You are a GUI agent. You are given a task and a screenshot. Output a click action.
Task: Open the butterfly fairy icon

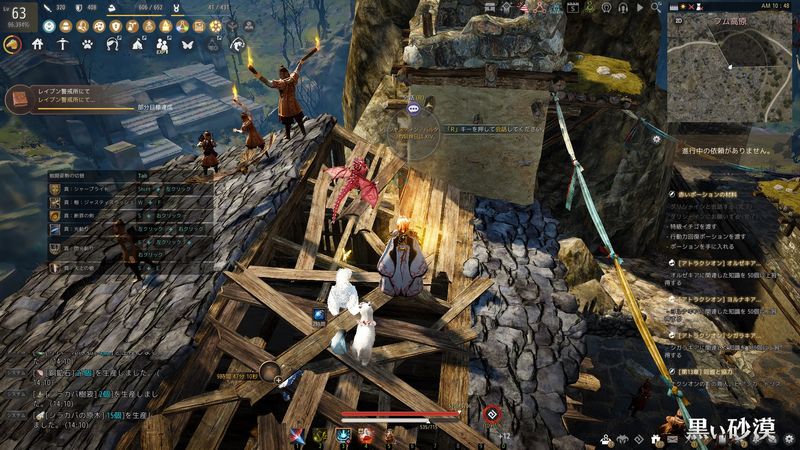pos(186,44)
